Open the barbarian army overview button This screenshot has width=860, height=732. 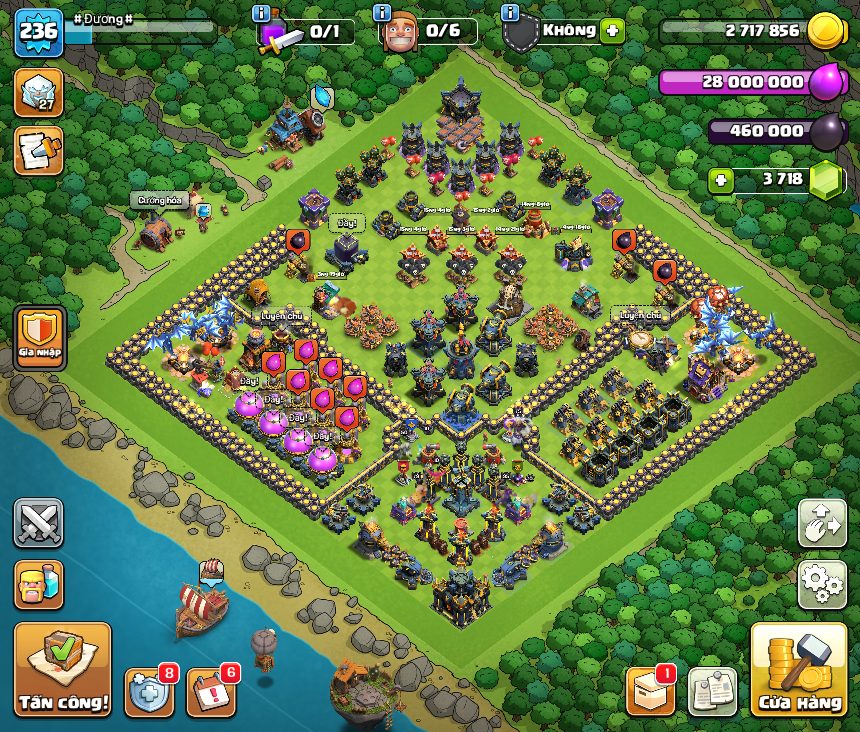click(x=38, y=585)
